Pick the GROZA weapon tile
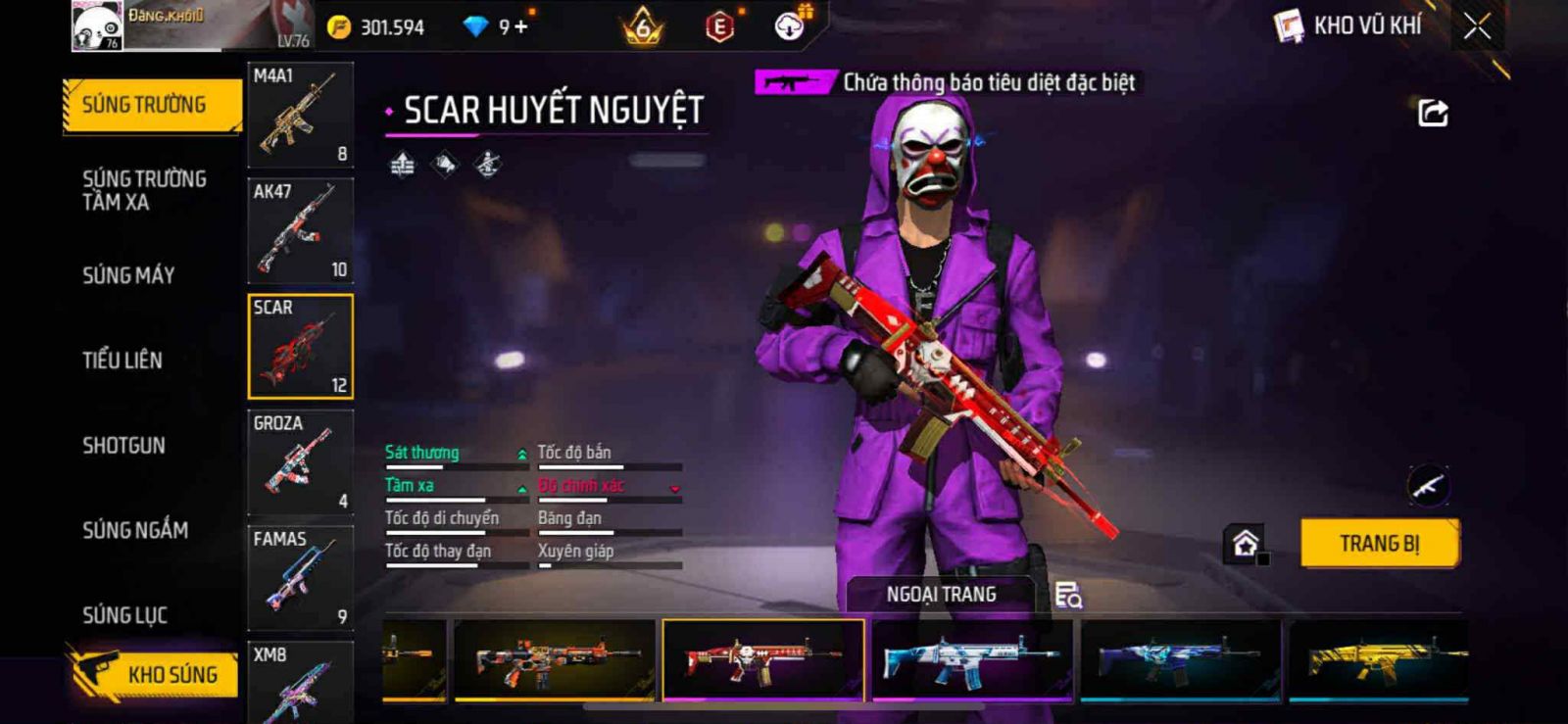Viewport: 1568px width, 724px height. pos(300,462)
